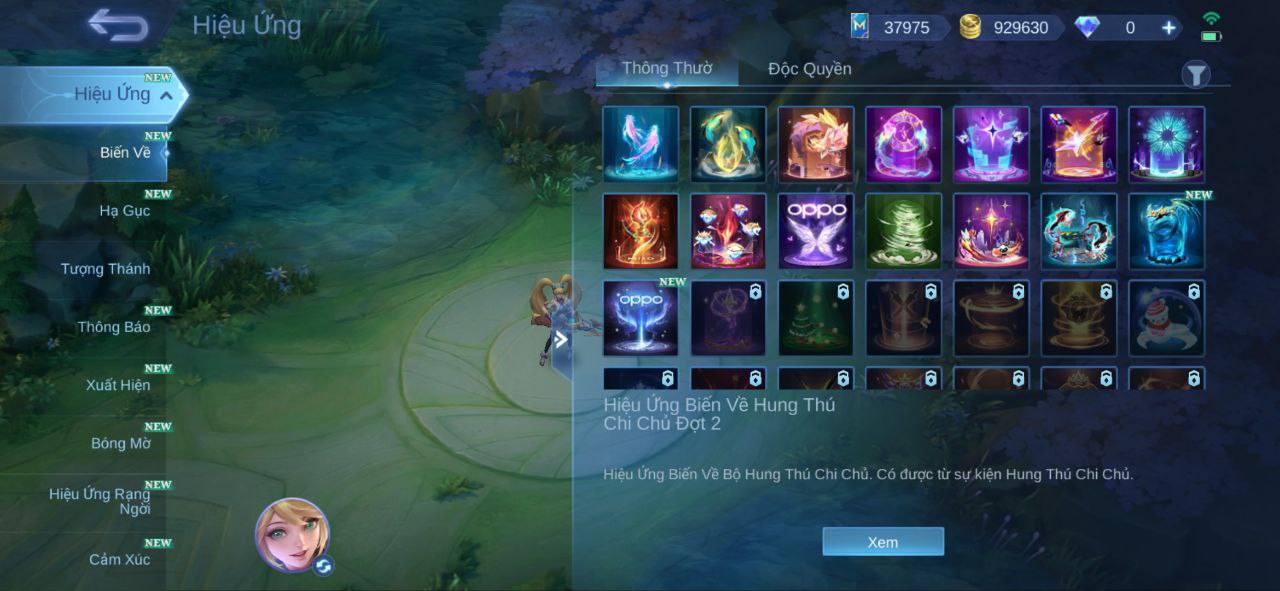This screenshot has height=591, width=1280.
Task: Tap the Xem preview button
Action: [x=883, y=542]
